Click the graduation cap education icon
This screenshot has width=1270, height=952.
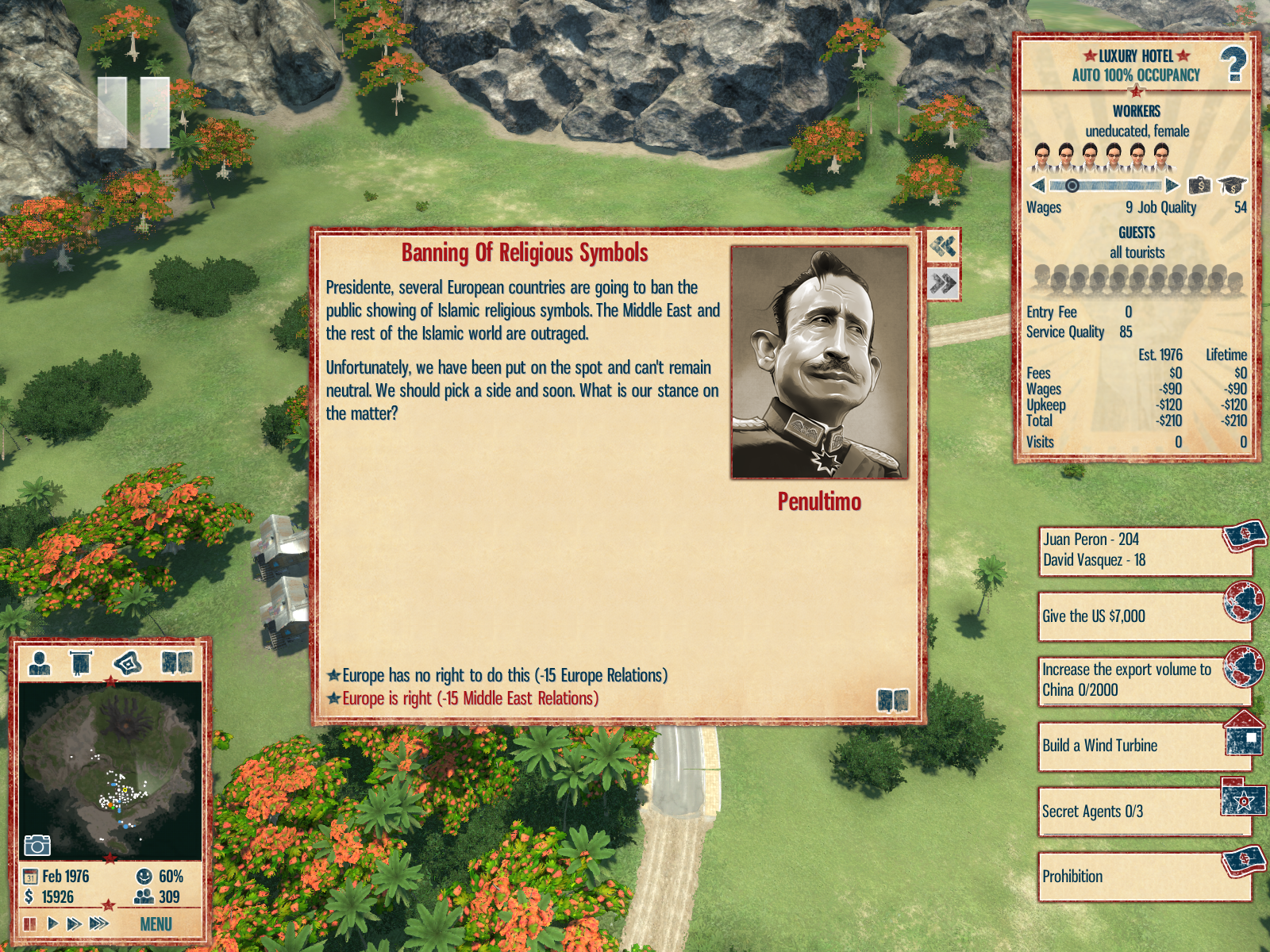(x=1232, y=186)
